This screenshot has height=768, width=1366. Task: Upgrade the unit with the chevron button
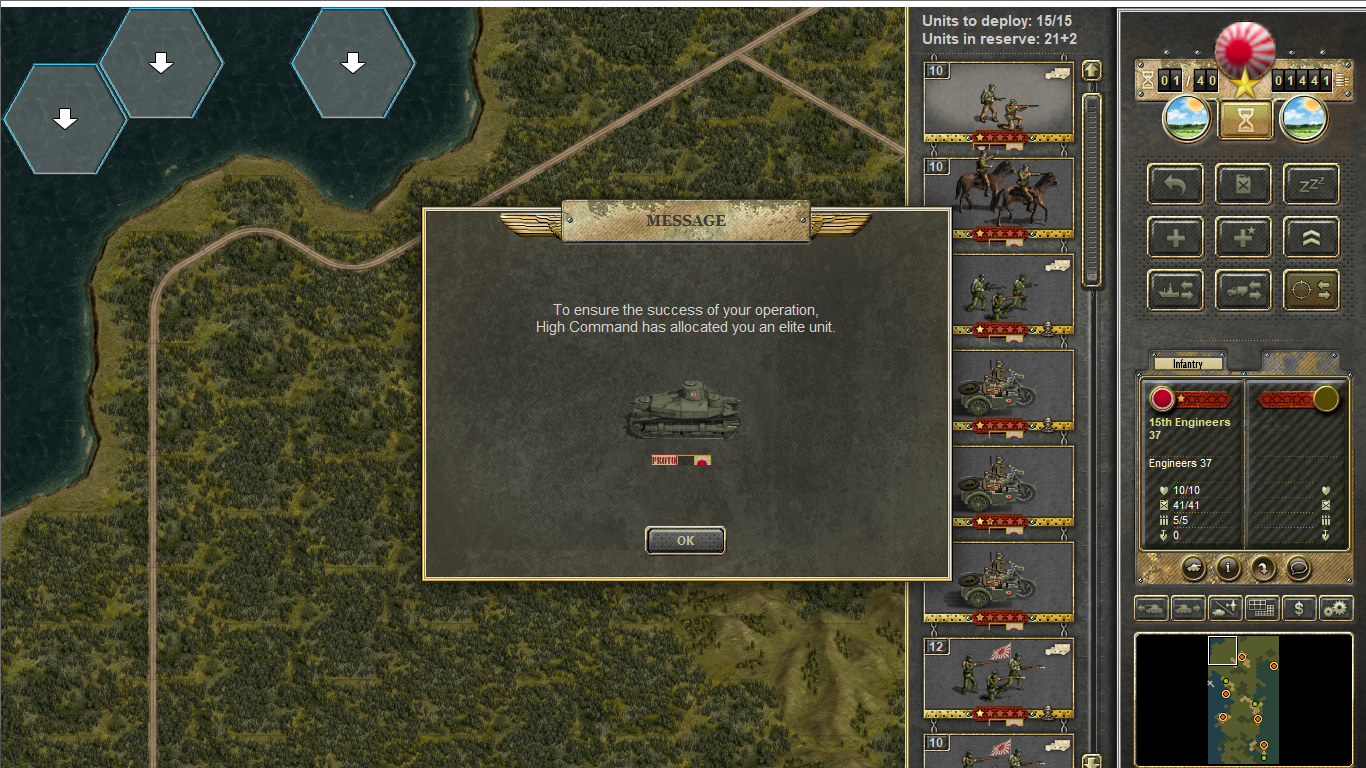(x=1311, y=238)
